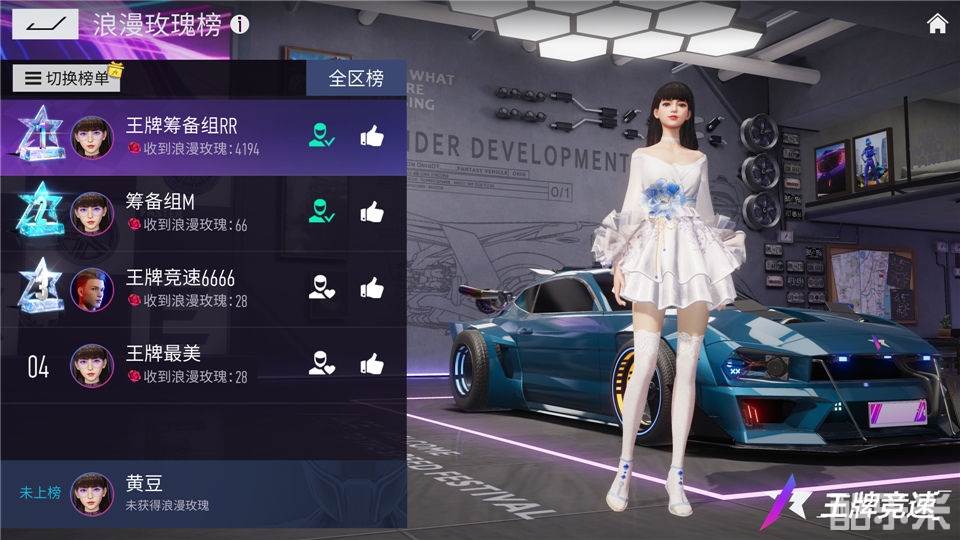Follow player 王牌最美
Image resolution: width=960 pixels, height=540 pixels.
[321, 364]
